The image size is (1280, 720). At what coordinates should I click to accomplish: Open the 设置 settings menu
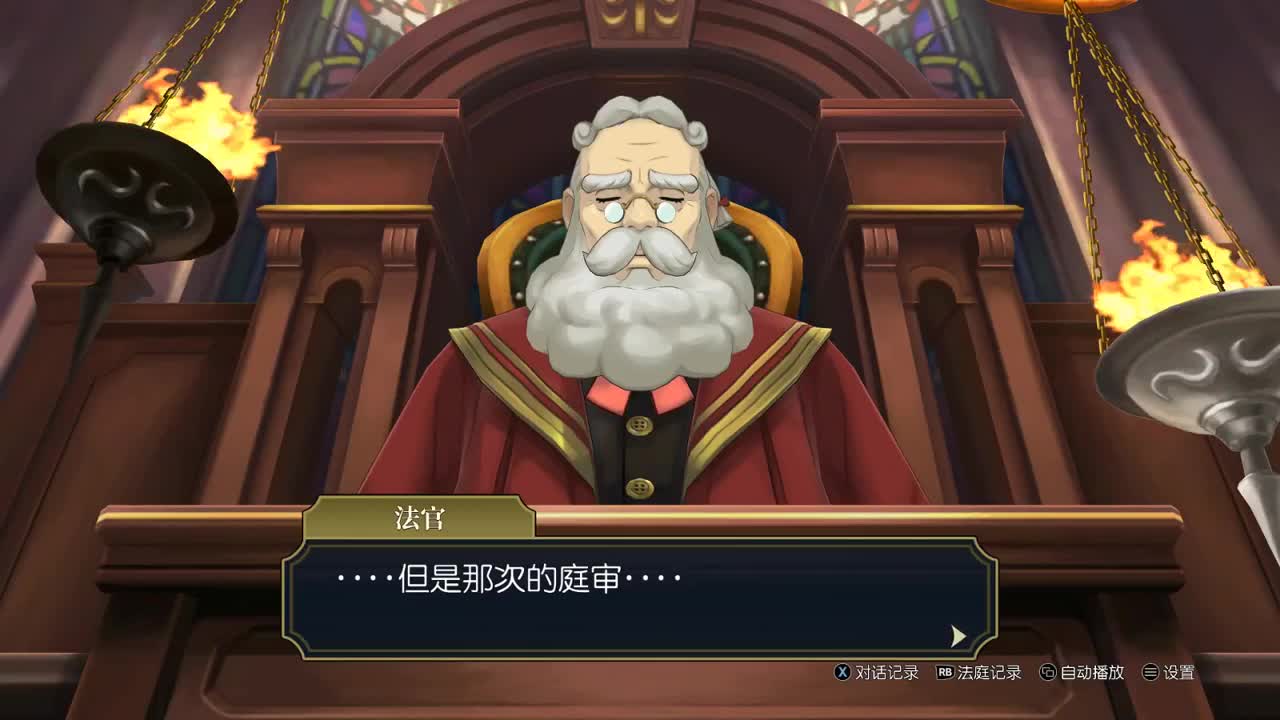1181,674
